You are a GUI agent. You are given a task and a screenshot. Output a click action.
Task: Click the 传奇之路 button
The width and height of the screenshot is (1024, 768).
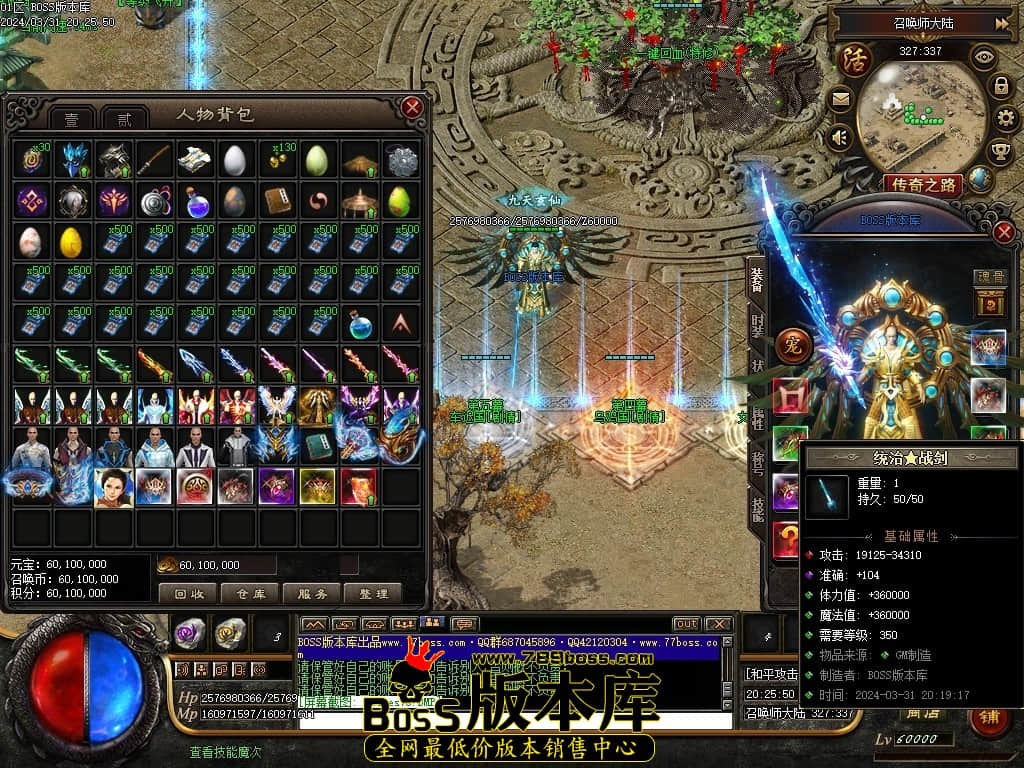click(x=922, y=184)
